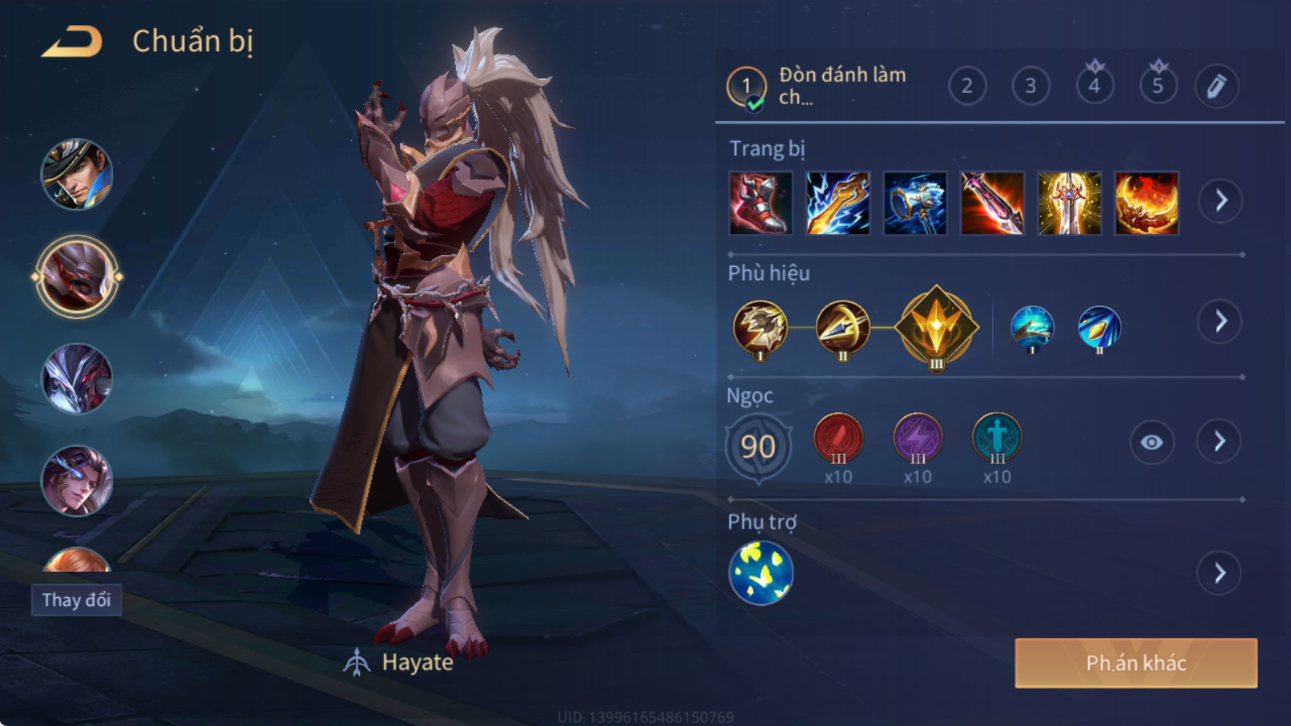Screen dimensions: 1291x726
Task: Click the Thay đổi button
Action: coord(76,600)
